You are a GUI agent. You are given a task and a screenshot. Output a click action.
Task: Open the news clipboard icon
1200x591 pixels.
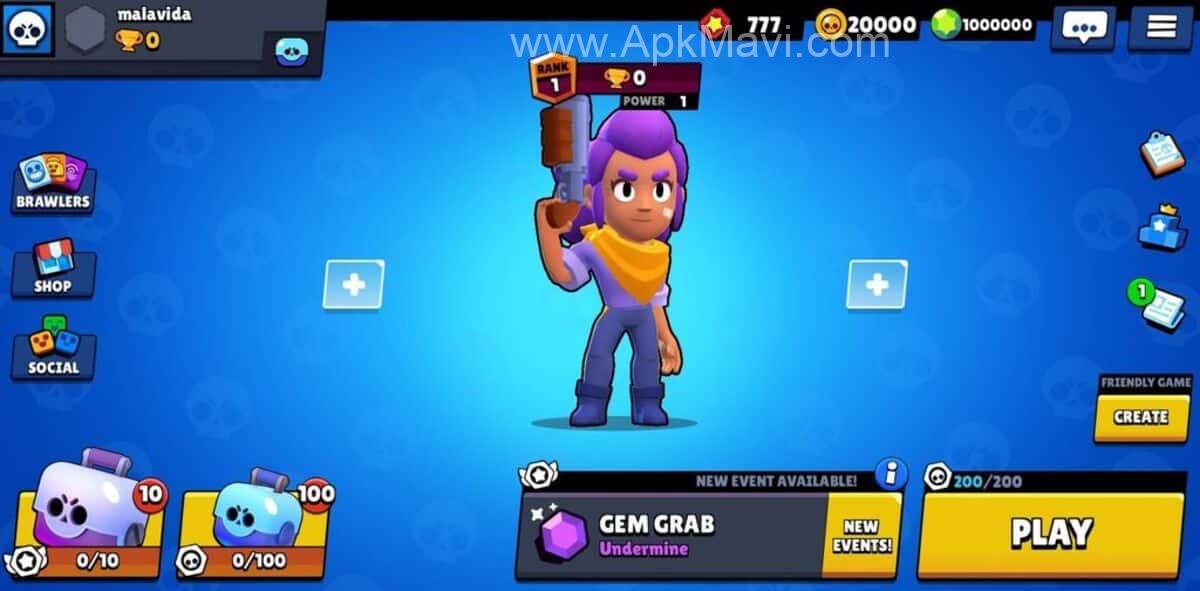(1162, 154)
